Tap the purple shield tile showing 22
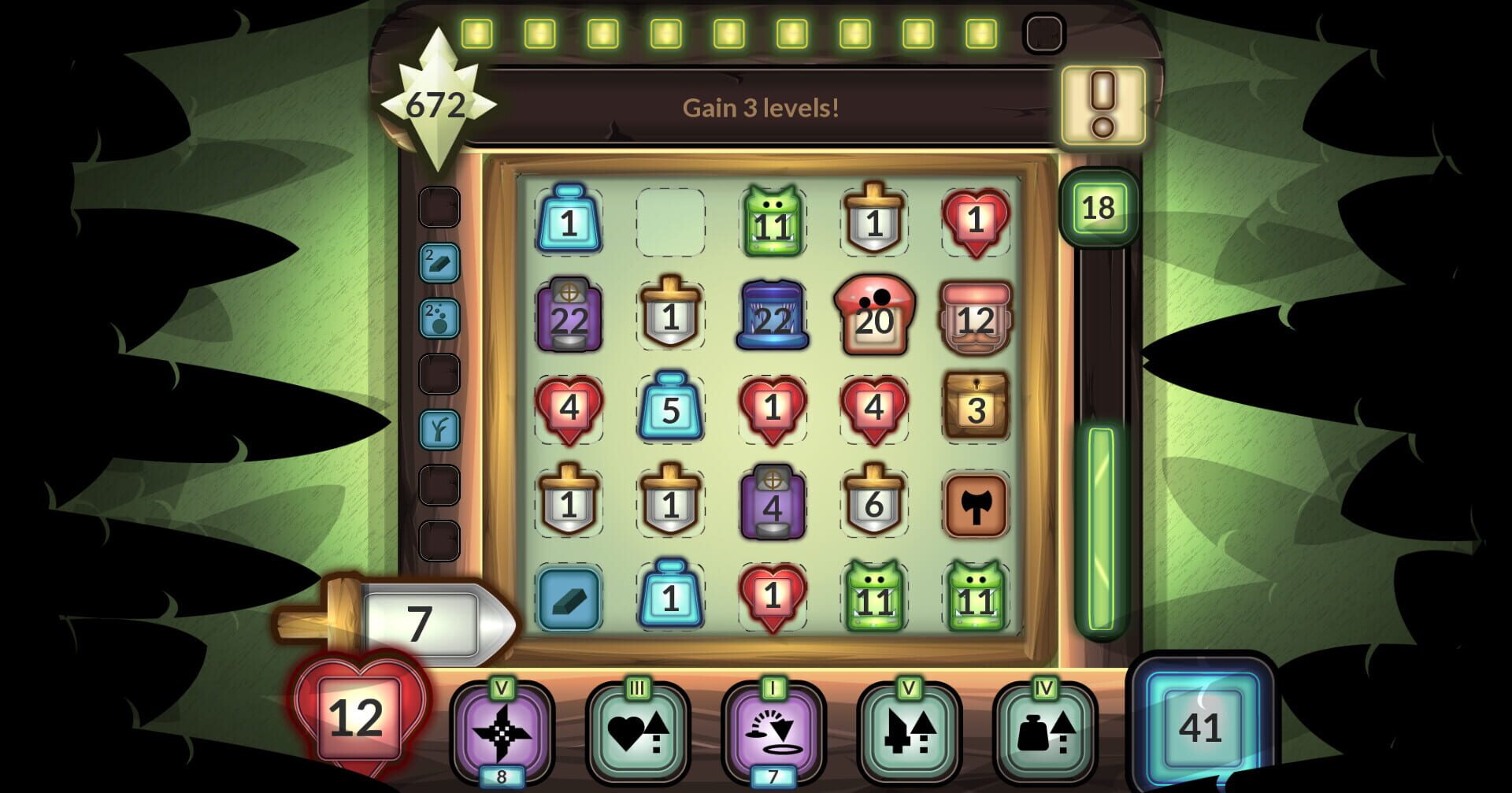Viewport: 1512px width, 793px height. click(570, 317)
